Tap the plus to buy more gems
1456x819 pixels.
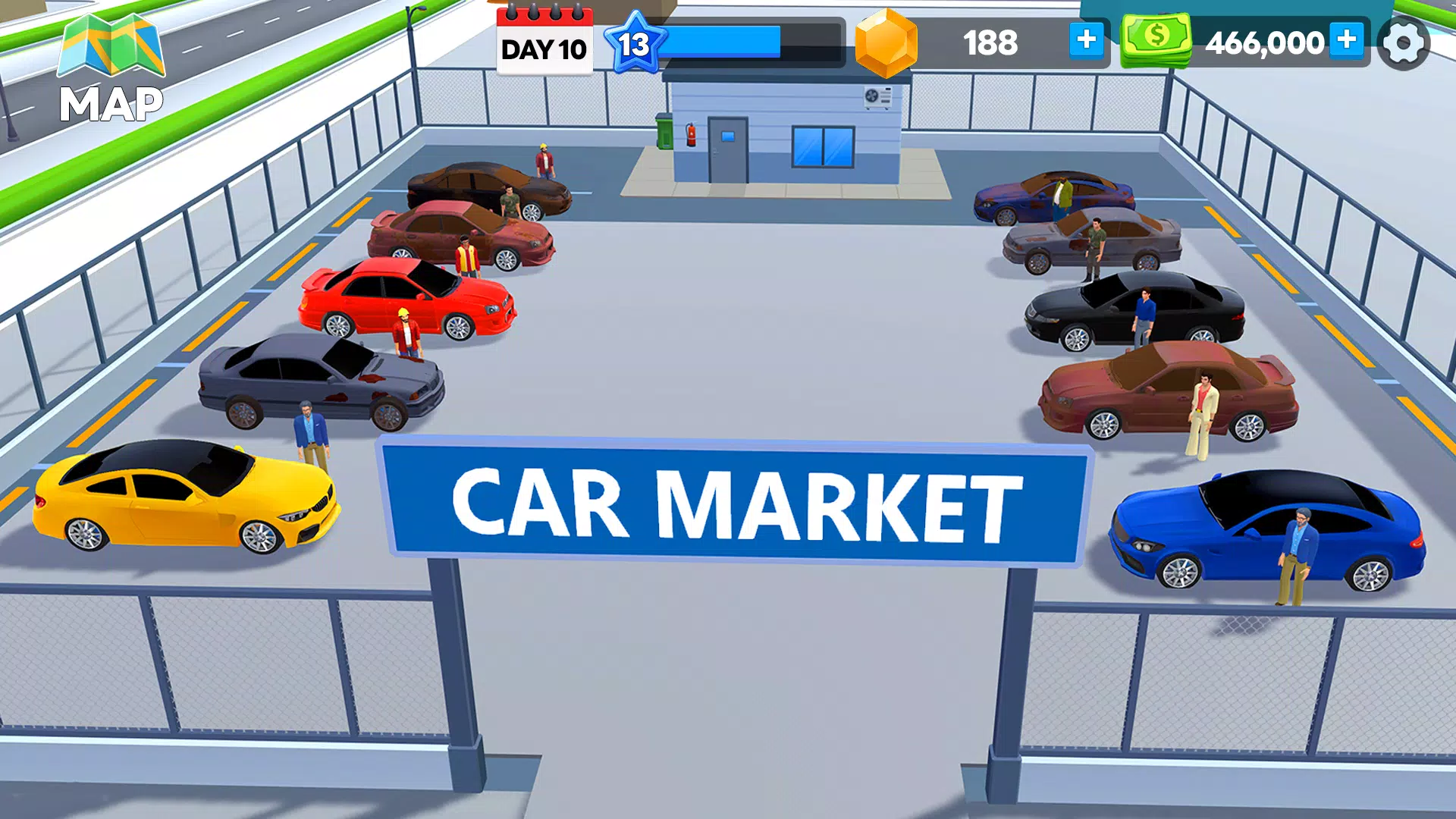point(1086,41)
